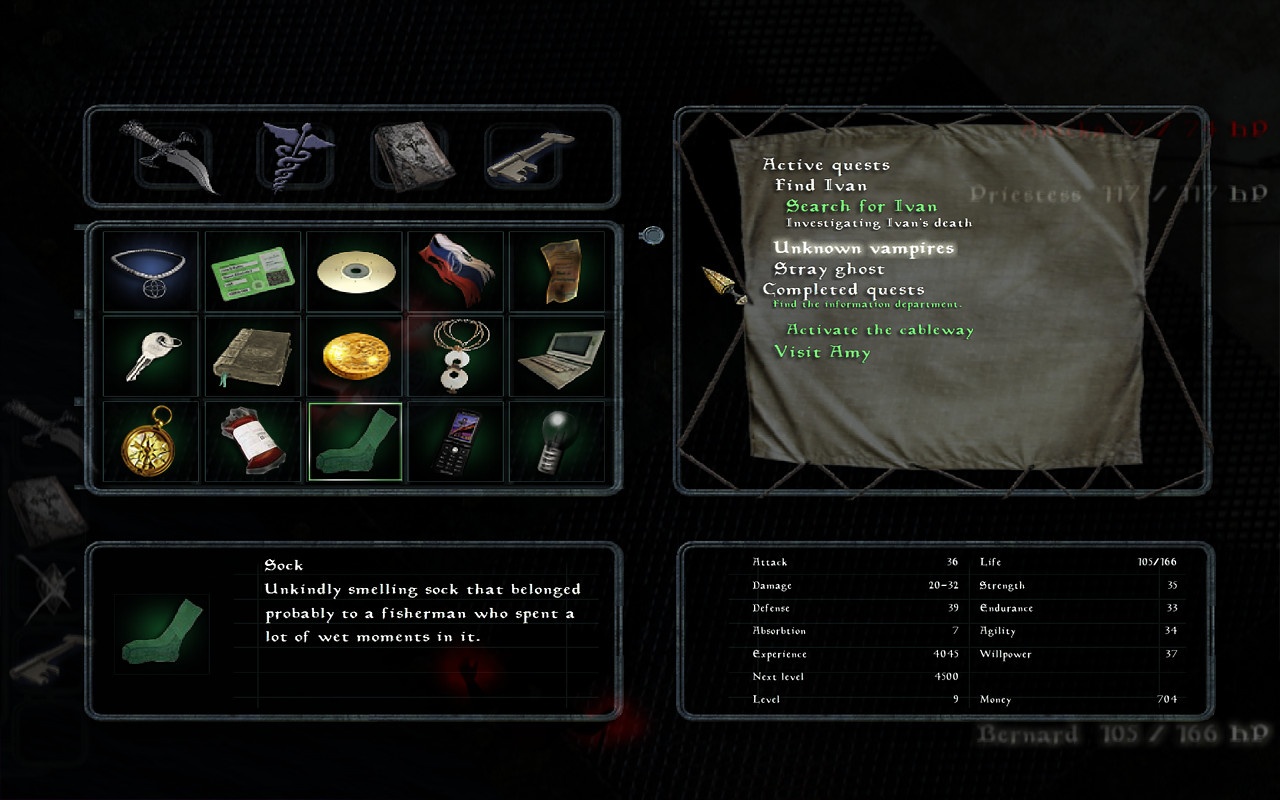This screenshot has width=1280, height=800.
Task: Pick the laptop computer item
Action: click(x=557, y=357)
